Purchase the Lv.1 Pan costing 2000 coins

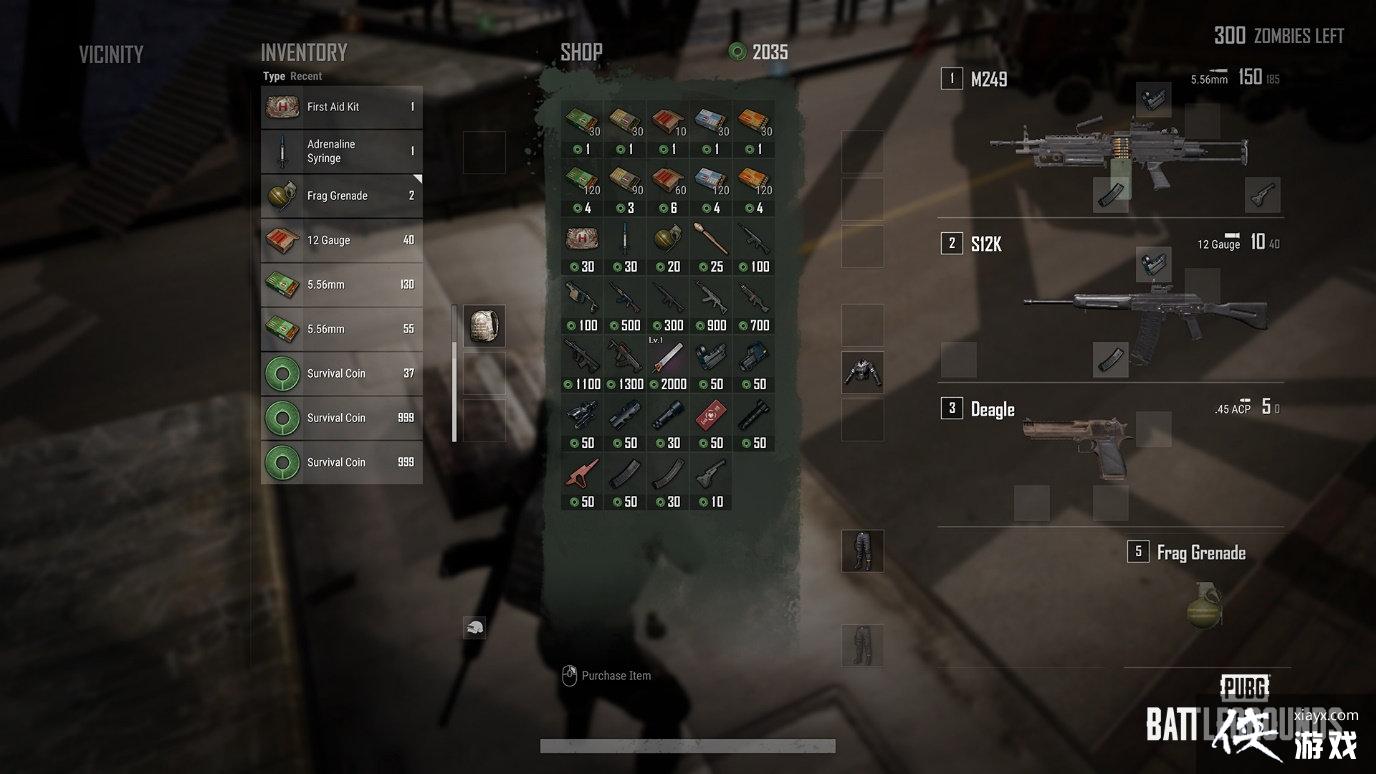click(x=667, y=356)
